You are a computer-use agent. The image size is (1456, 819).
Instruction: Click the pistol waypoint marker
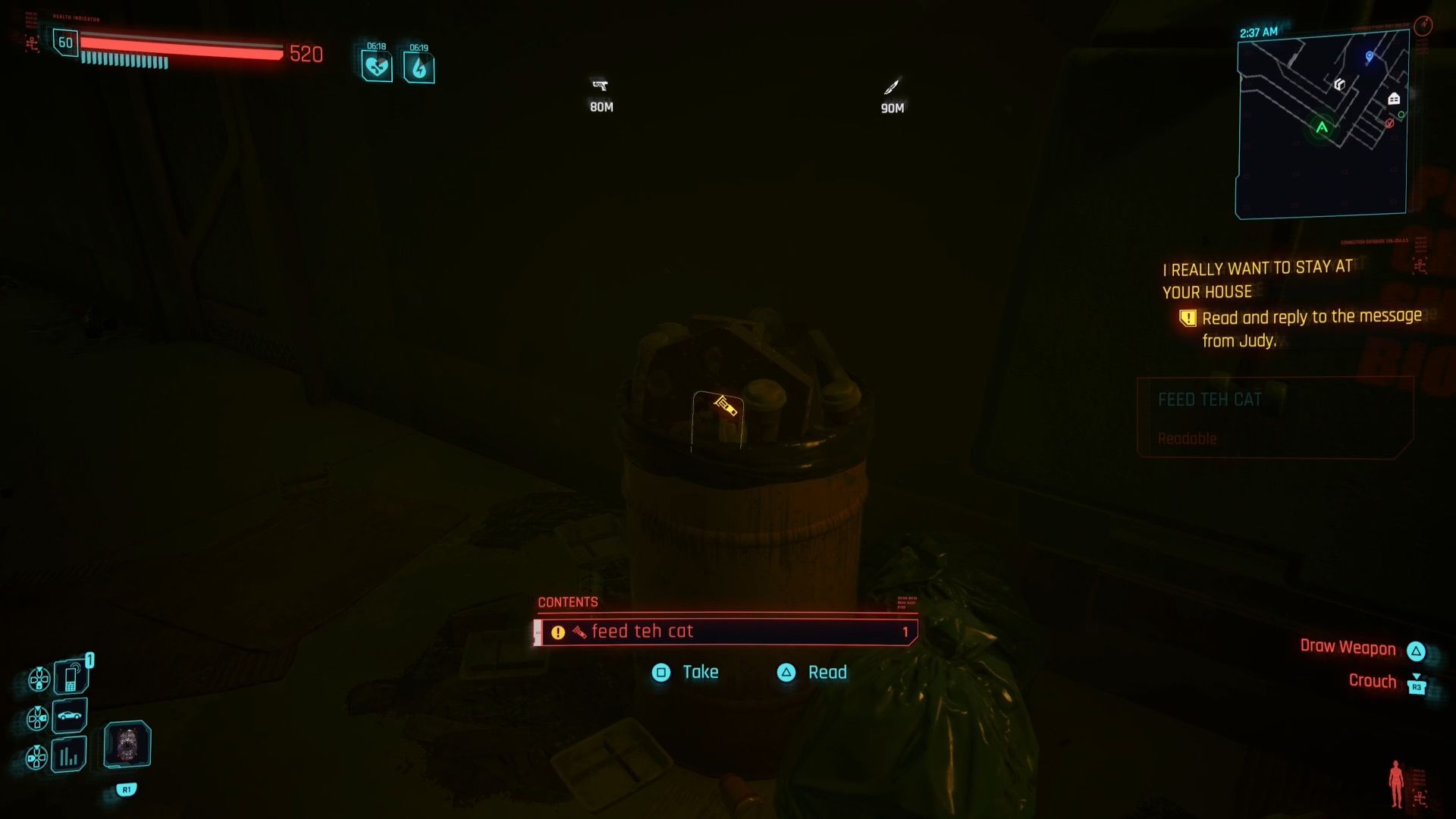click(x=601, y=86)
